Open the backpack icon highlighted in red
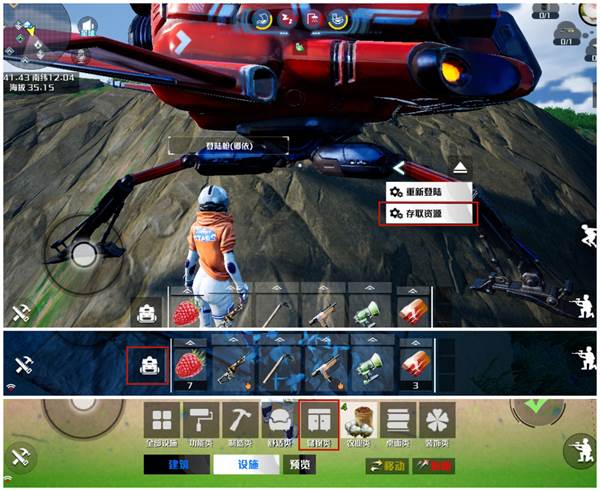600x491 pixels. coord(148,364)
